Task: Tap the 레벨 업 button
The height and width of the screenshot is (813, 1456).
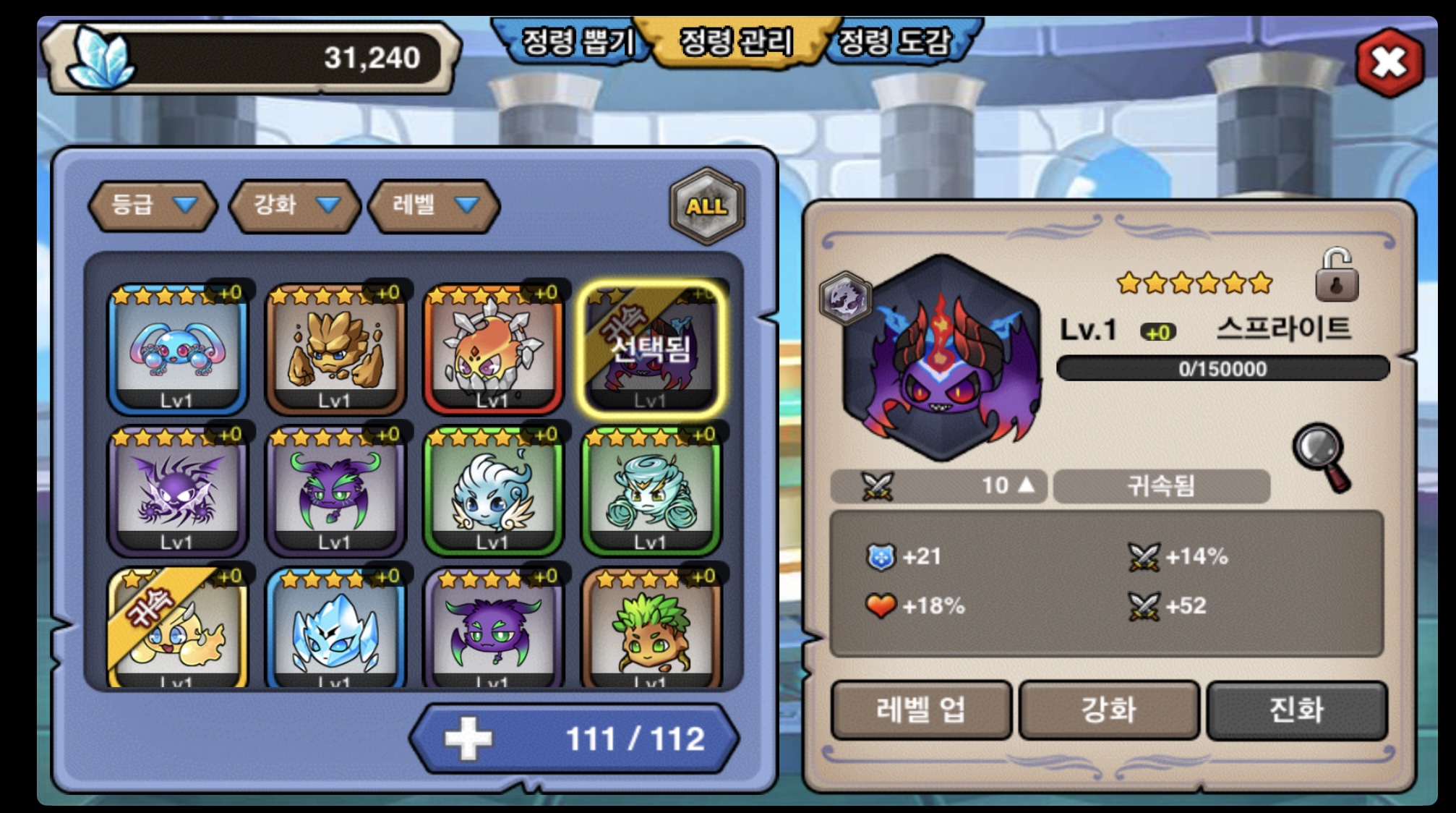Action: (921, 710)
